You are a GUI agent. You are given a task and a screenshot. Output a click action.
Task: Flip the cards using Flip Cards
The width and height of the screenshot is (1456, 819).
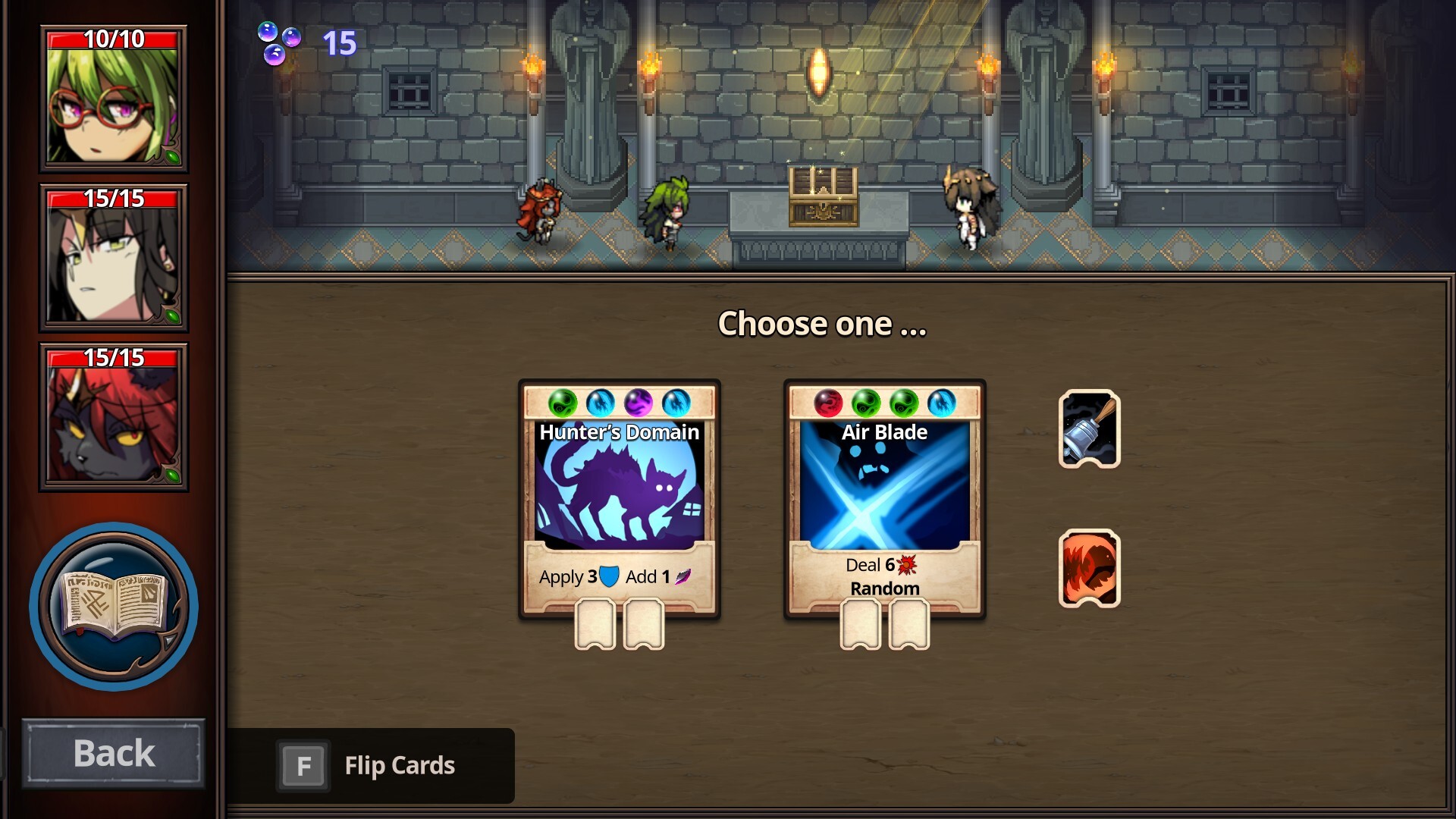371,766
